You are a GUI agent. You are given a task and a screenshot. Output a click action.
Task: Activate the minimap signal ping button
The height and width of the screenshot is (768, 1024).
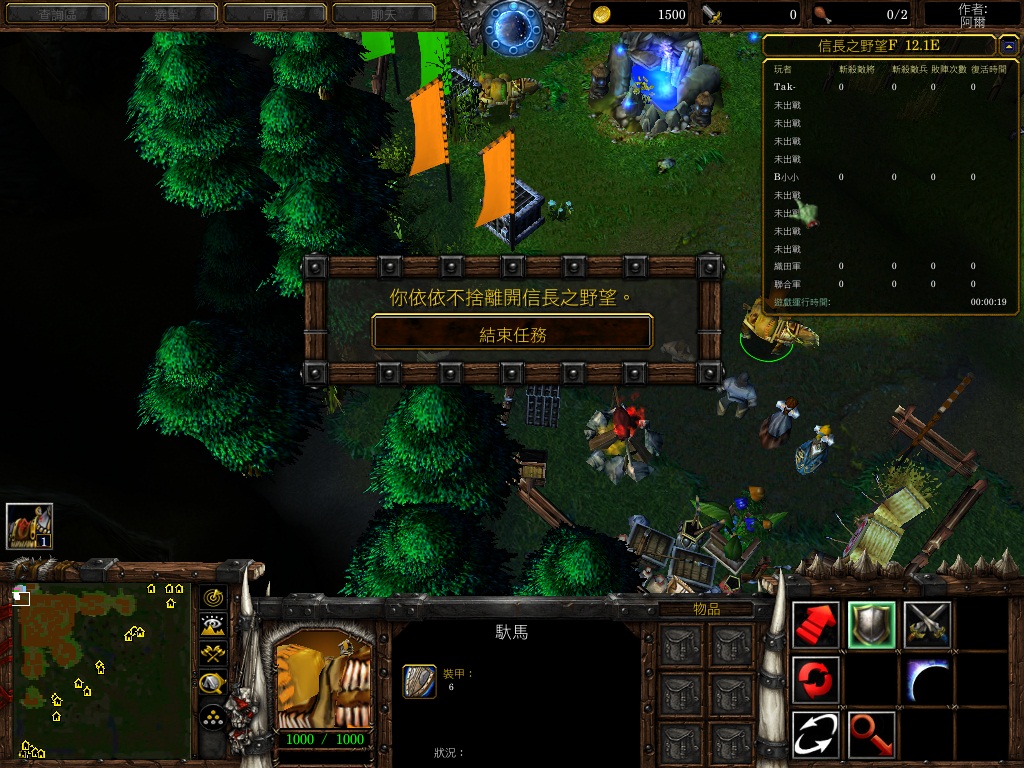click(213, 598)
